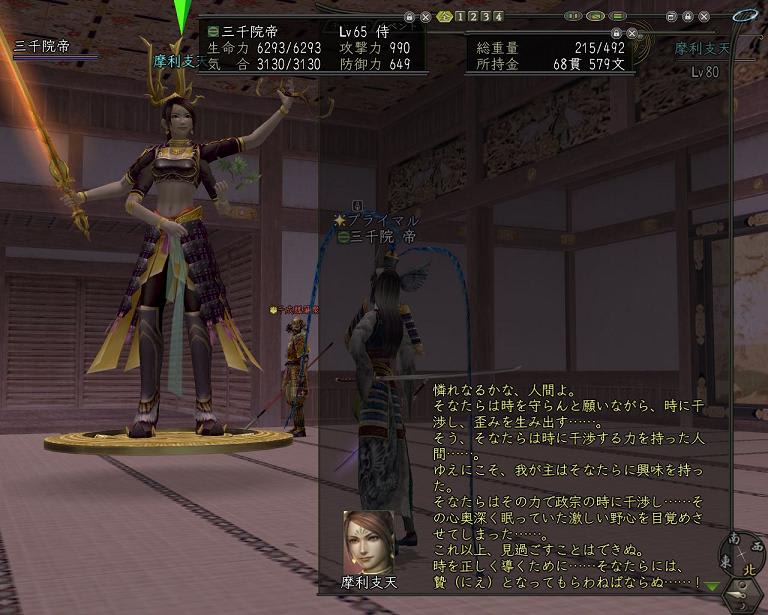Close the weight and money panel

click(634, 33)
